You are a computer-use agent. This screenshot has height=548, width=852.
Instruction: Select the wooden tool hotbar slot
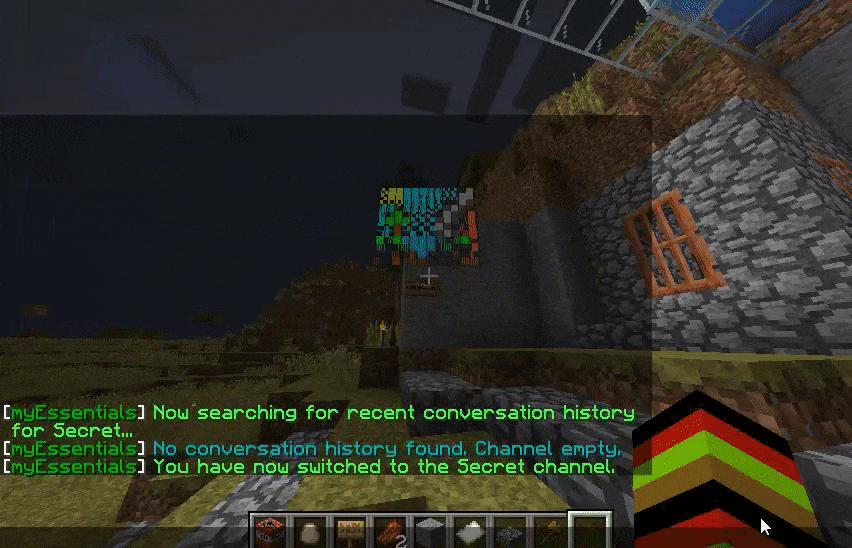[548, 531]
